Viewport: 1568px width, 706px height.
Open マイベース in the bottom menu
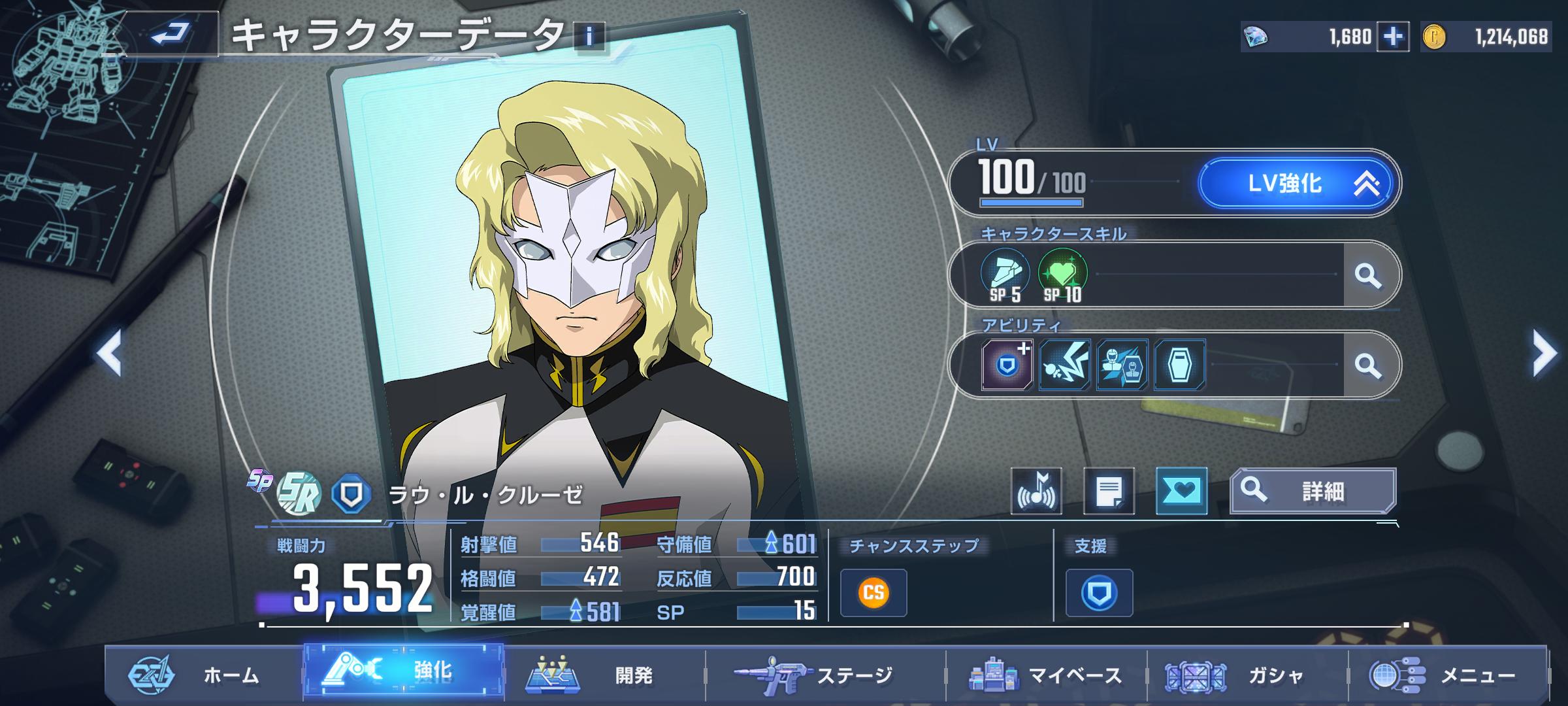[1045, 675]
